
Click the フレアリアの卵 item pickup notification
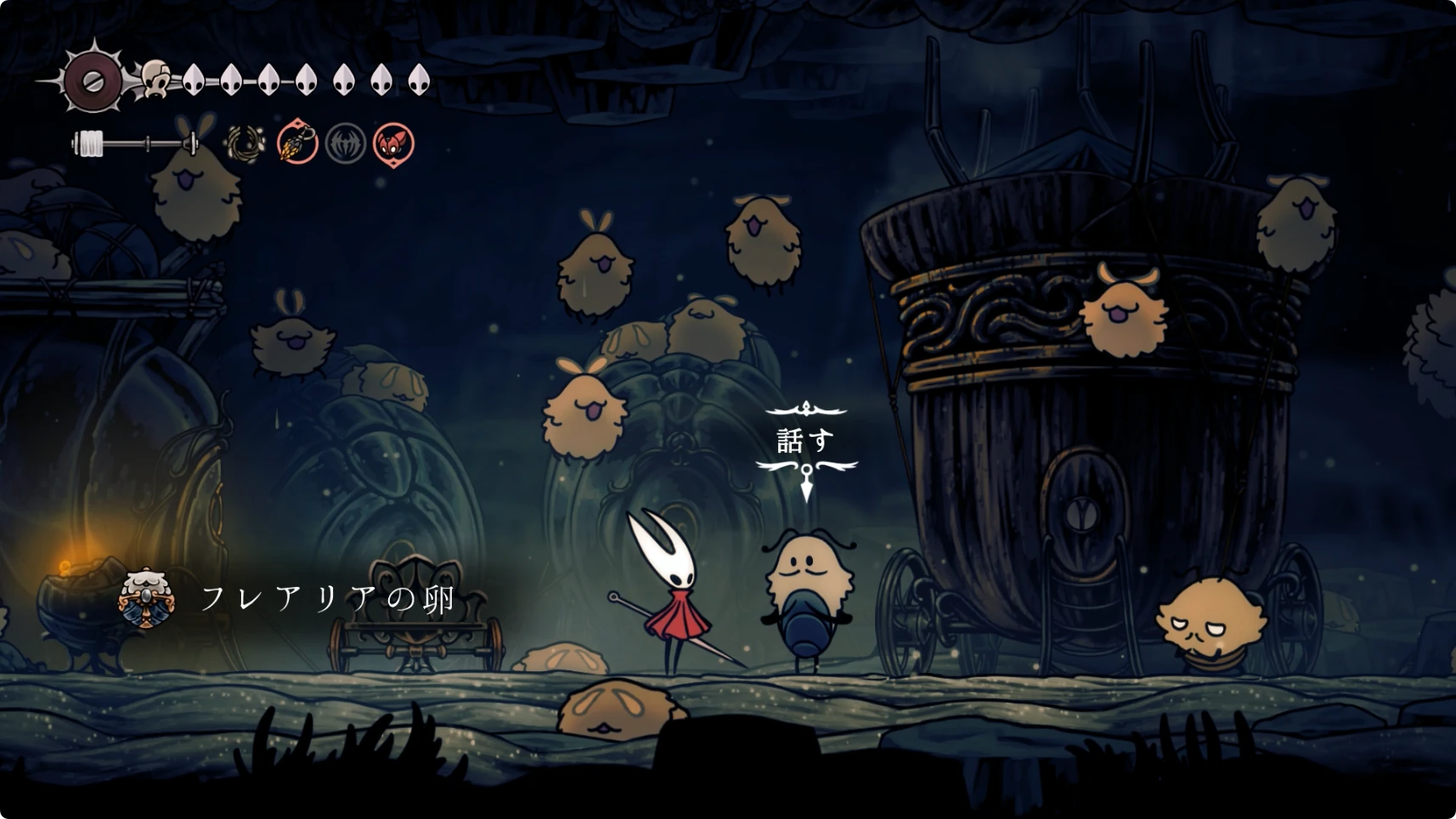[x=327, y=598]
